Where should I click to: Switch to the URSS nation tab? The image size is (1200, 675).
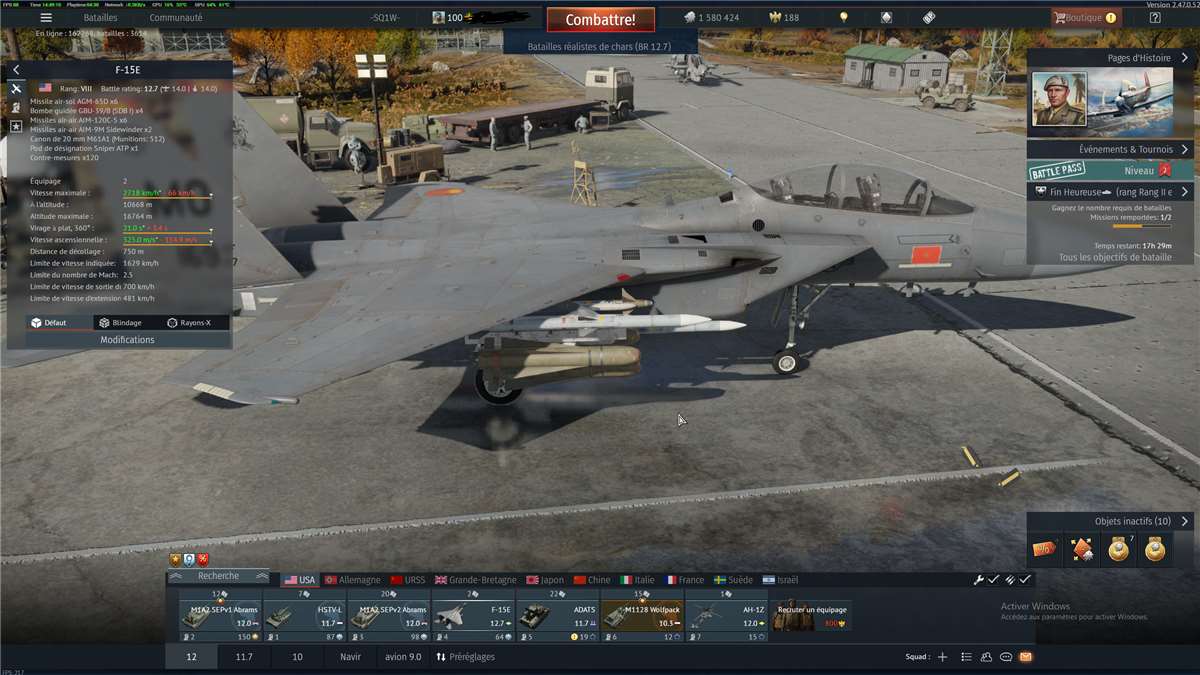(x=408, y=580)
